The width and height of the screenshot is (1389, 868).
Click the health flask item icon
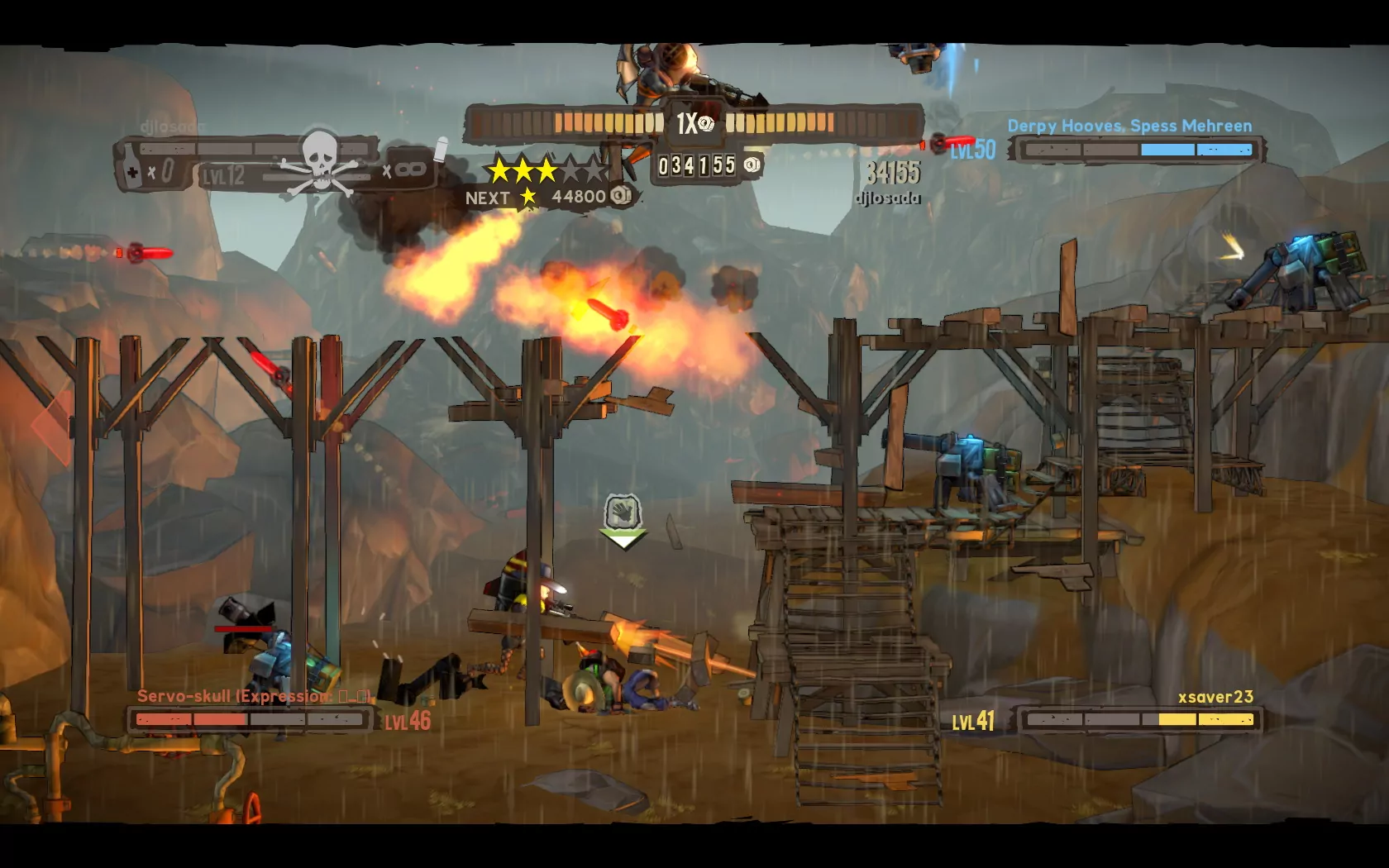click(130, 169)
